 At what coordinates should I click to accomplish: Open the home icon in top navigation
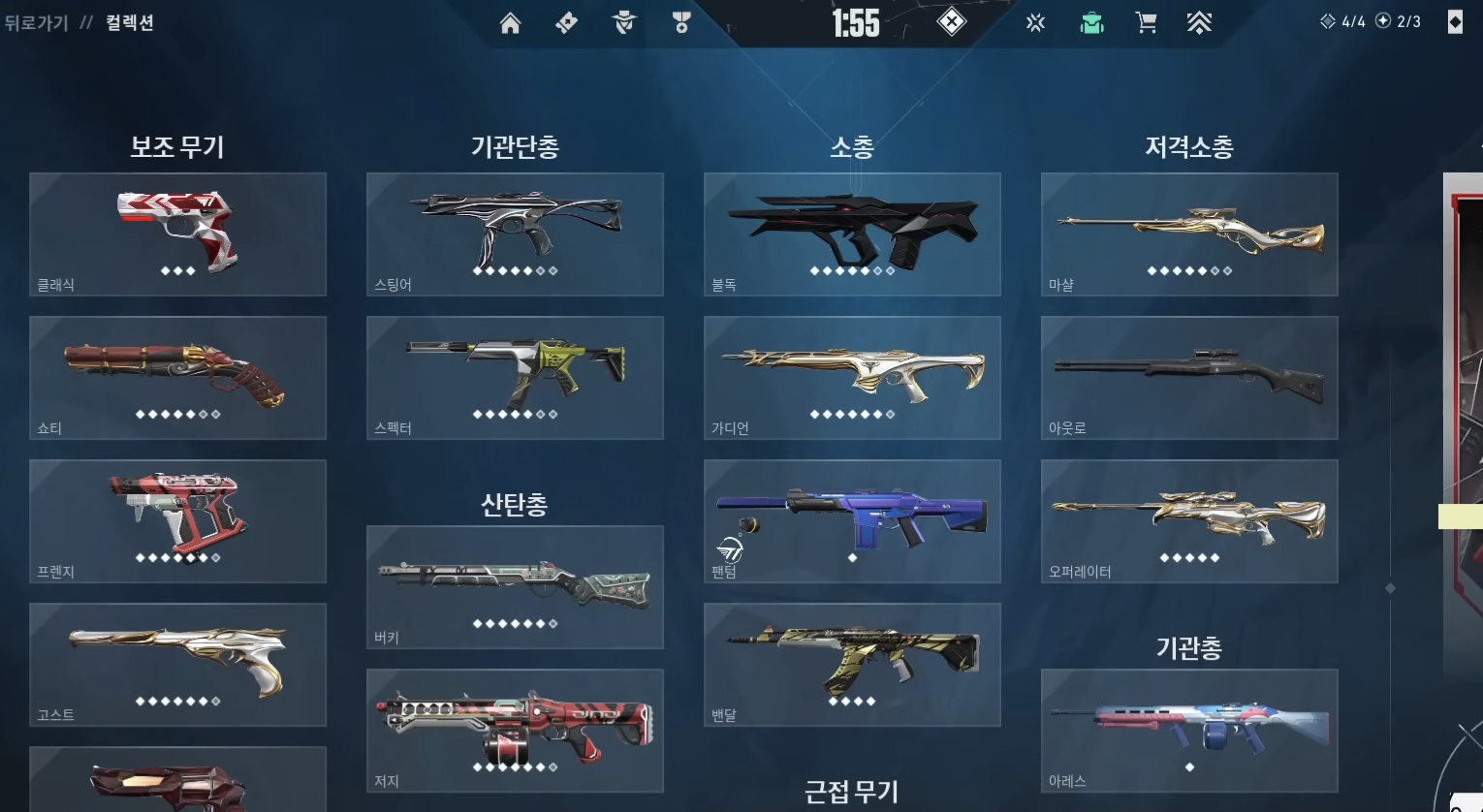pos(510,23)
